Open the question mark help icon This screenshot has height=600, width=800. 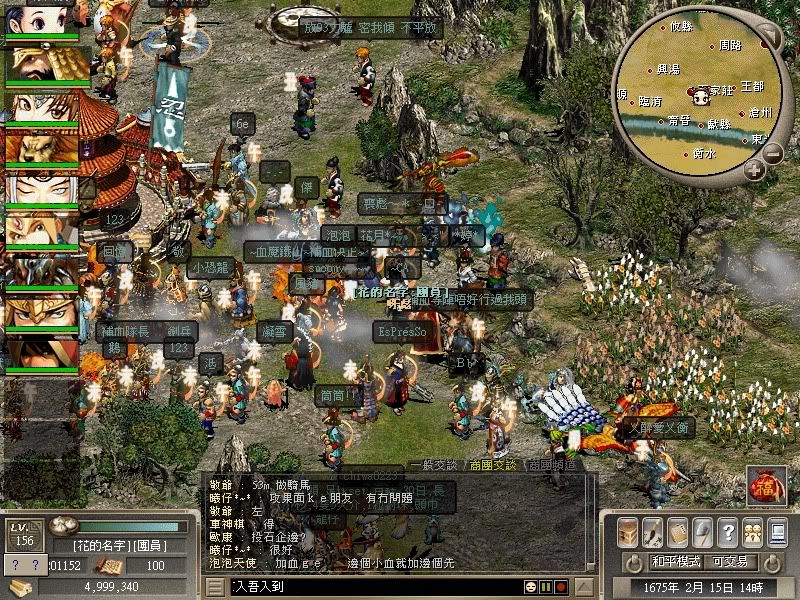(x=727, y=532)
